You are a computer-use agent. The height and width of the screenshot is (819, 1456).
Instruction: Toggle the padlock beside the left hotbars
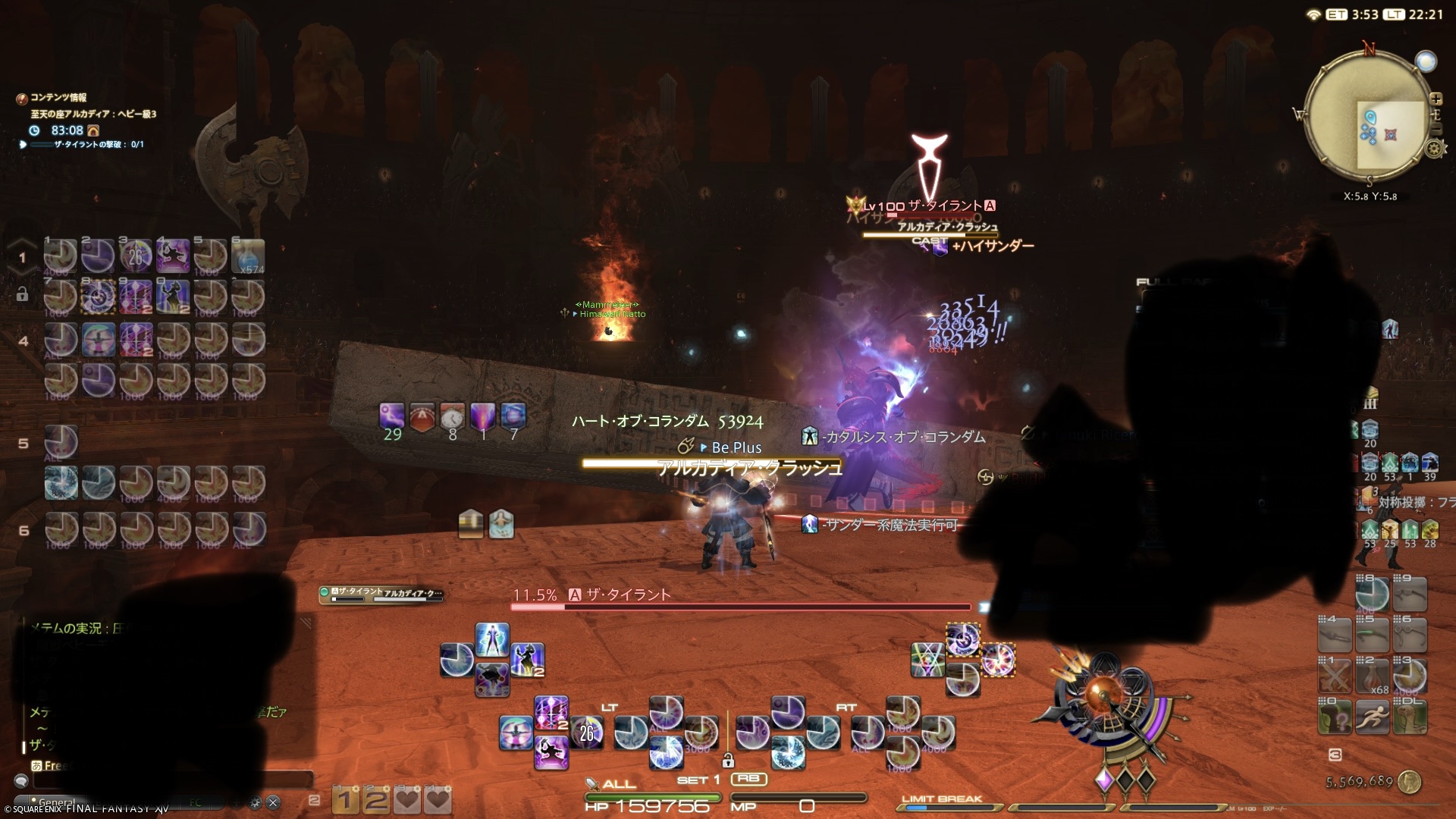click(x=22, y=294)
